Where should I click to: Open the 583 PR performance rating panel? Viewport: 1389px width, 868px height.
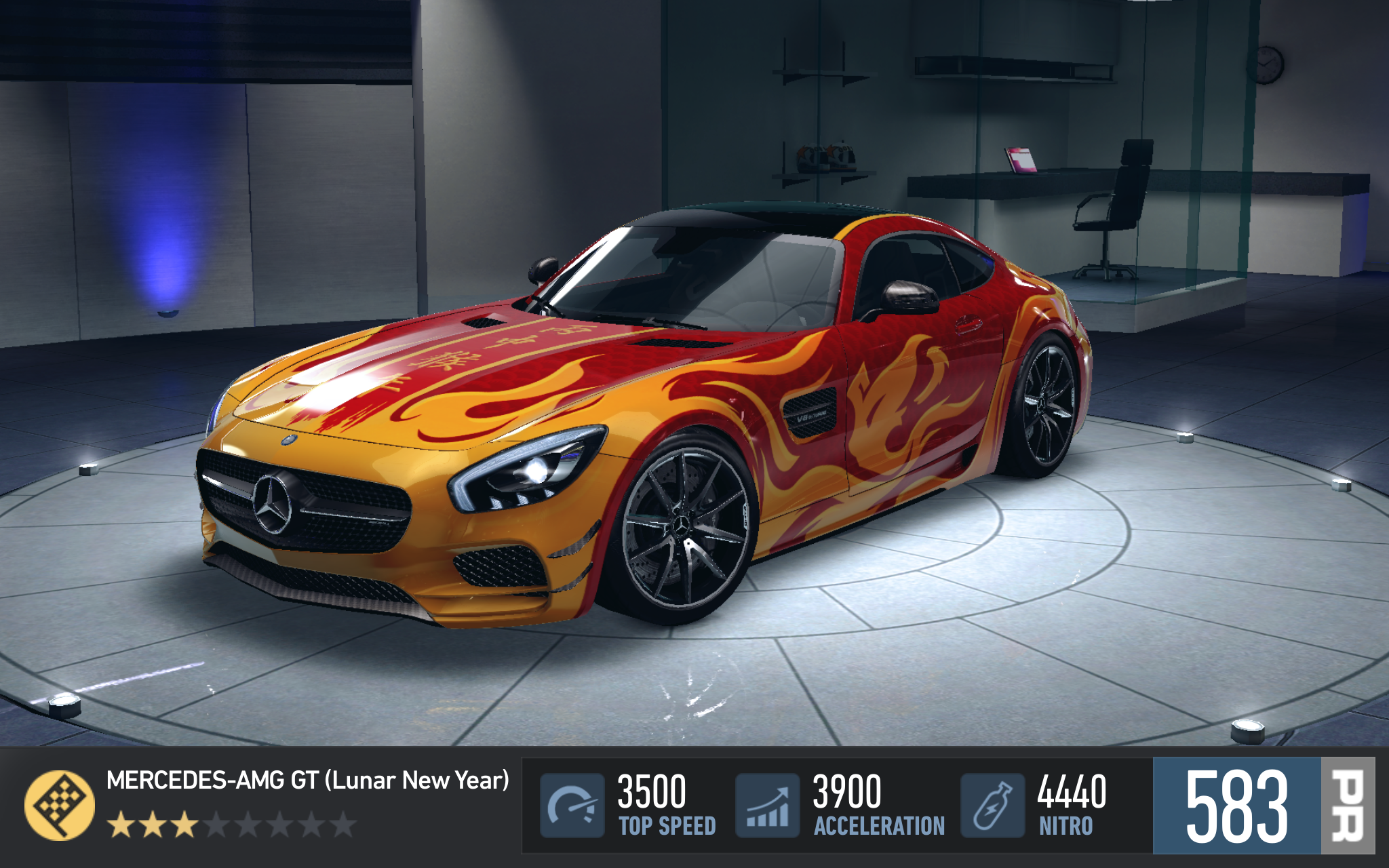click(1264, 805)
